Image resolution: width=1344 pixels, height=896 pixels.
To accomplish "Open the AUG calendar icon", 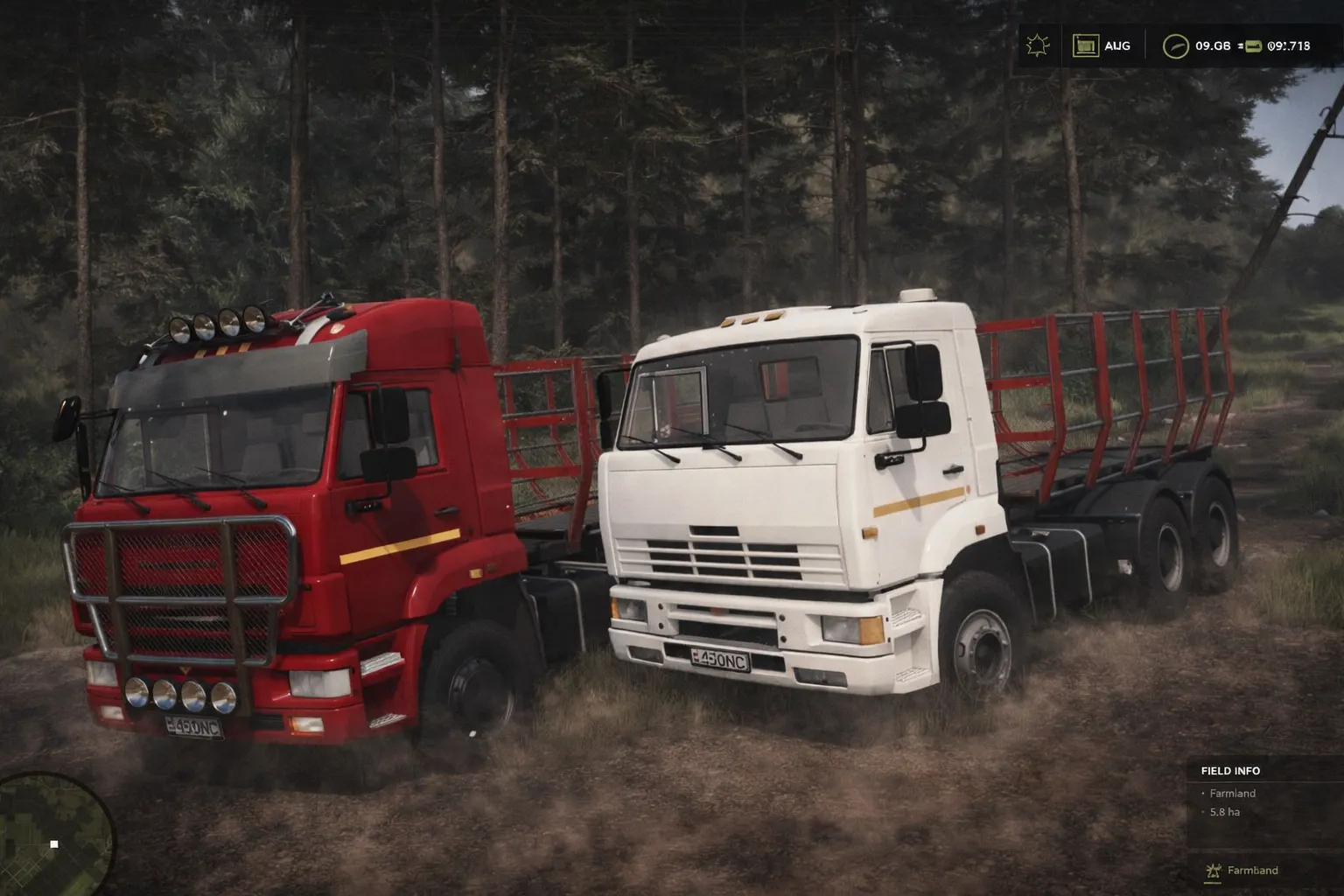I will pyautogui.click(x=1085, y=45).
